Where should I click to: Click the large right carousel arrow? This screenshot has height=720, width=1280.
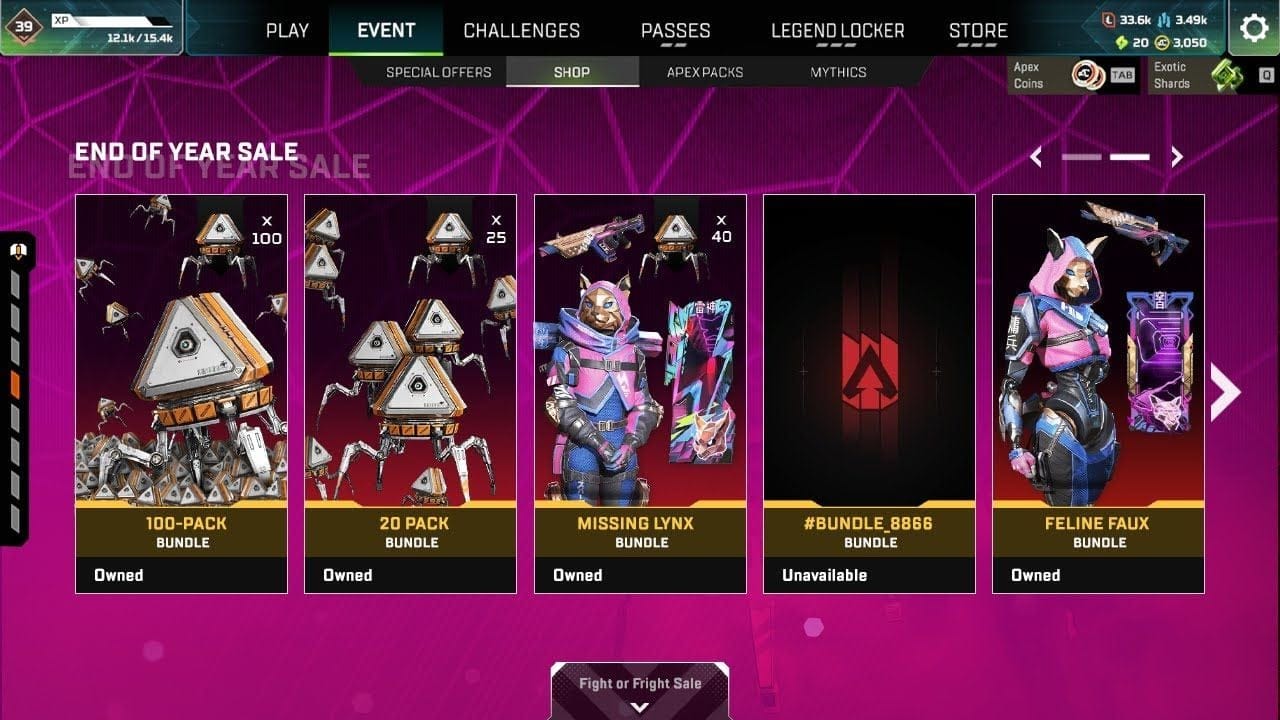(1225, 393)
